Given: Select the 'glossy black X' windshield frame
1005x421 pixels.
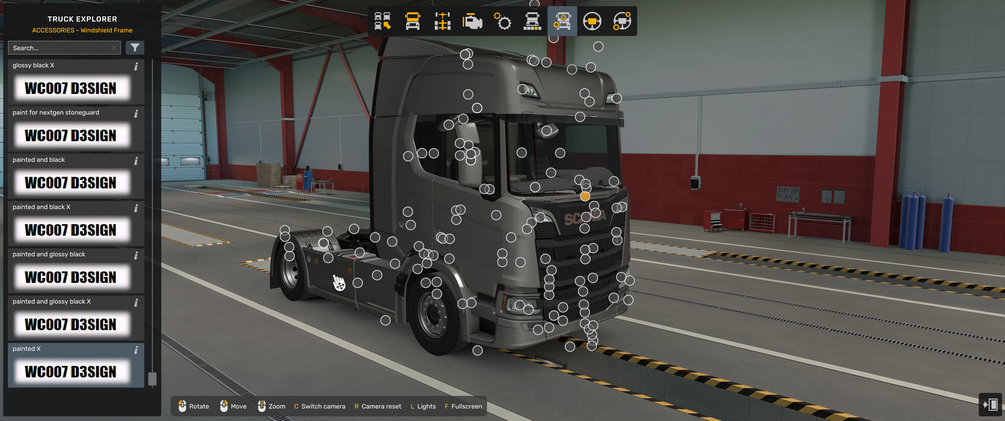Looking at the screenshot, I should 70,88.
